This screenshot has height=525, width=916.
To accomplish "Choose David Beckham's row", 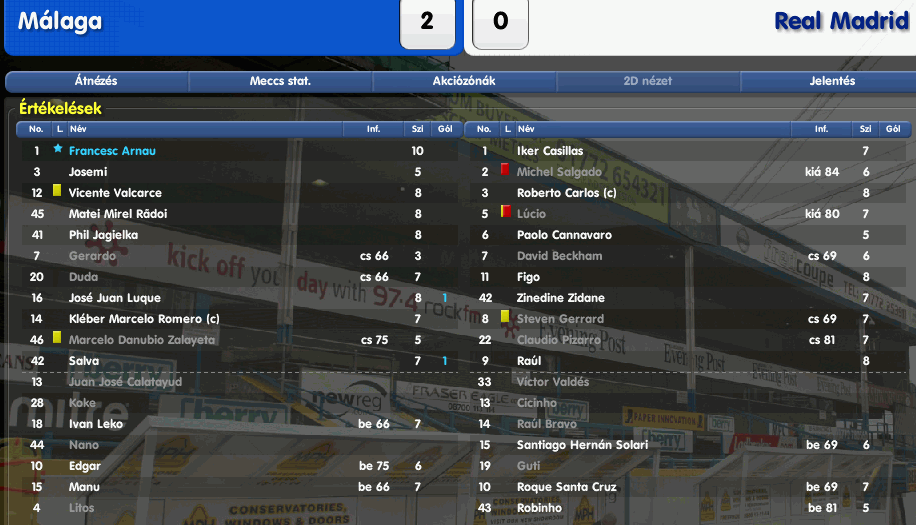I will pos(559,256).
